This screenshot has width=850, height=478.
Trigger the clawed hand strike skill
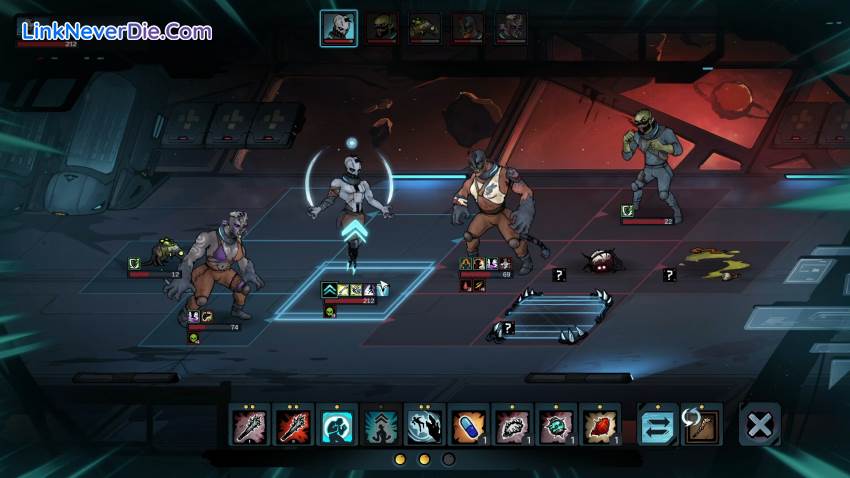[x=425, y=426]
